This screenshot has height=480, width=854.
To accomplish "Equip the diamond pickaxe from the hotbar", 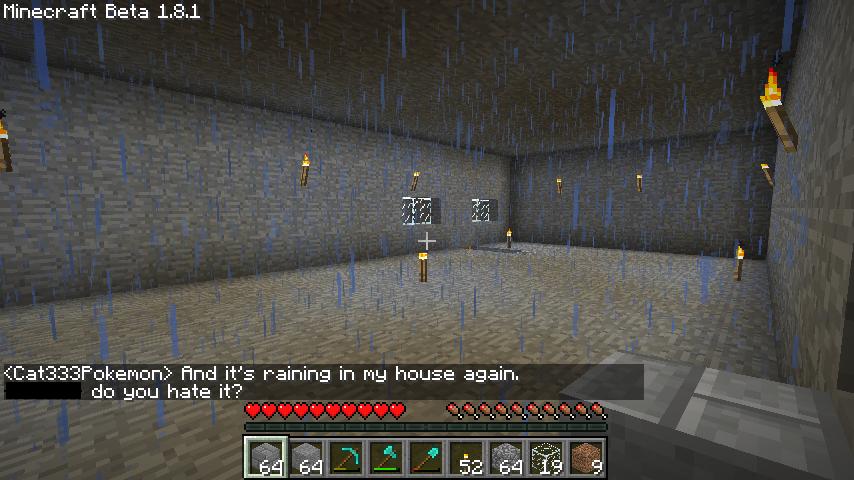I will (x=346, y=458).
